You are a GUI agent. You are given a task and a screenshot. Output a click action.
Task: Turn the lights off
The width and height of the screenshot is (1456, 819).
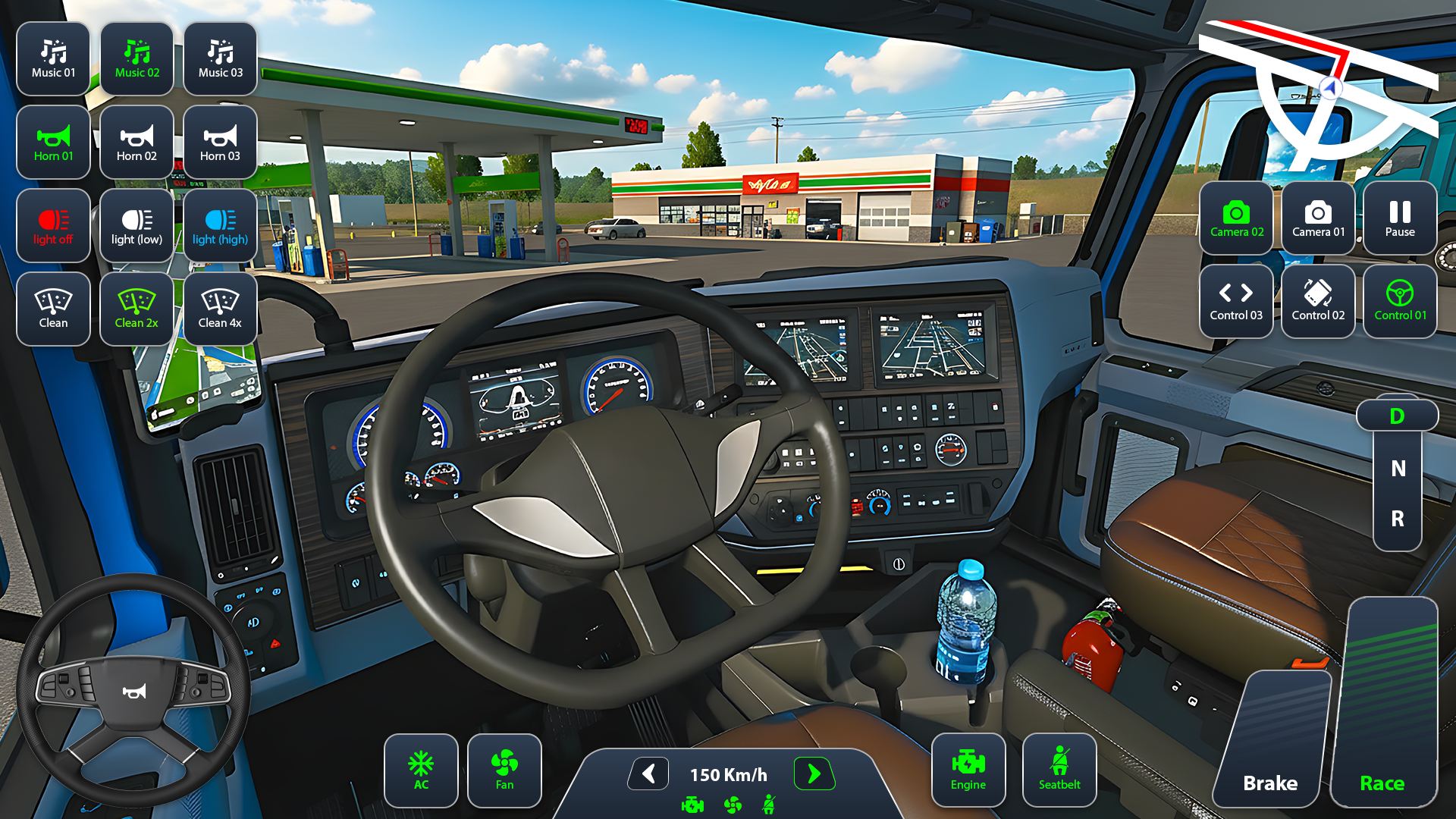tap(53, 225)
